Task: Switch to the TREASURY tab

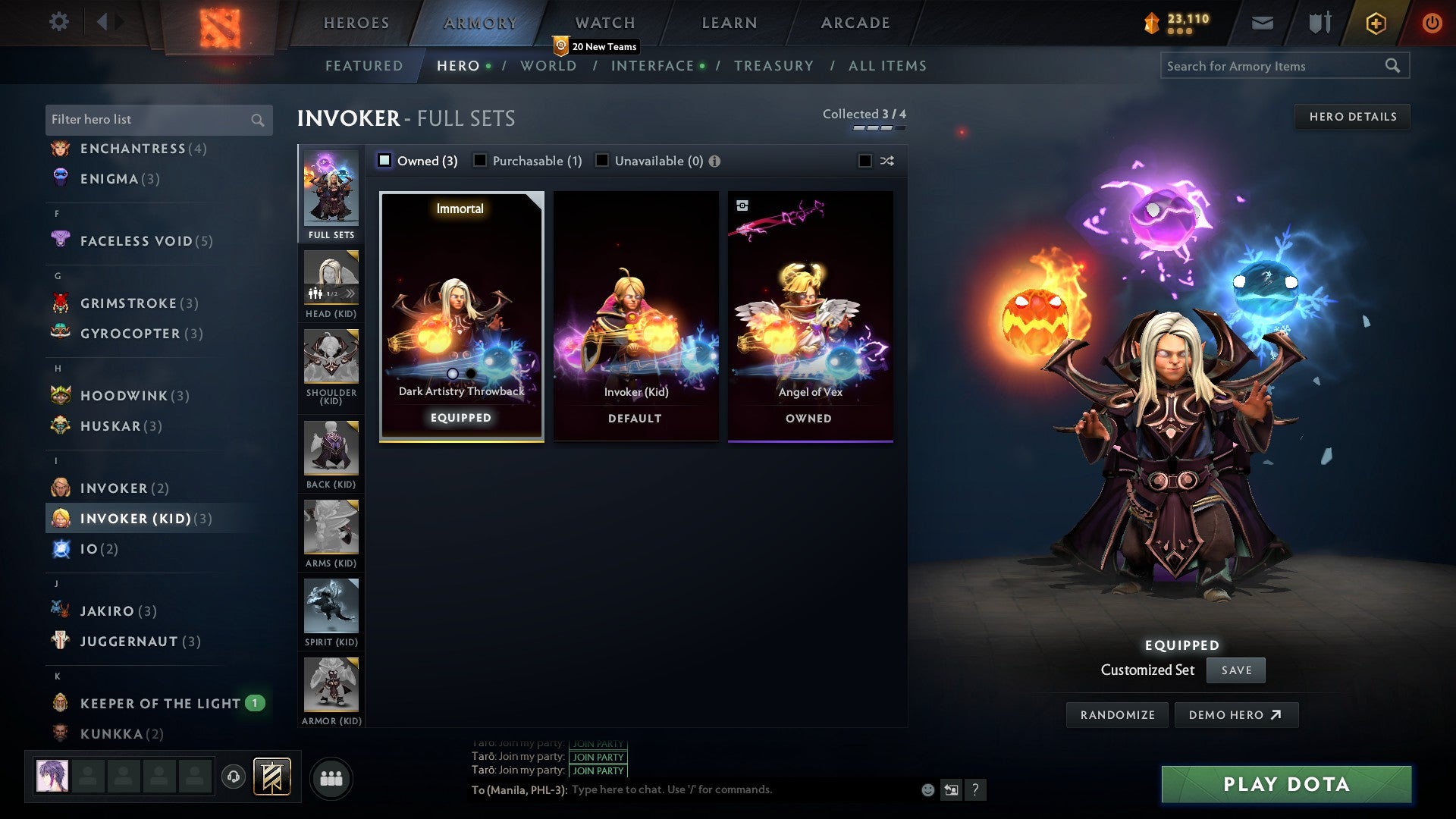Action: (x=774, y=66)
